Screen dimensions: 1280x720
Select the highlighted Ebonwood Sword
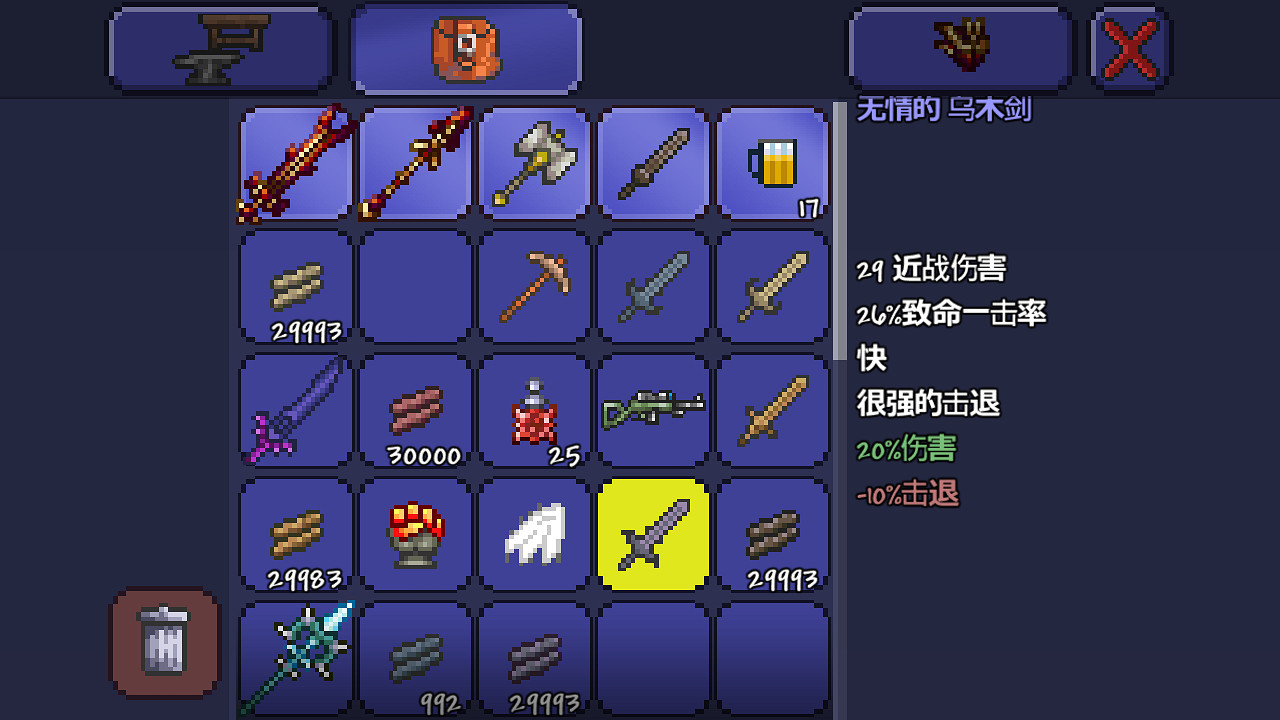pyautogui.click(x=653, y=533)
